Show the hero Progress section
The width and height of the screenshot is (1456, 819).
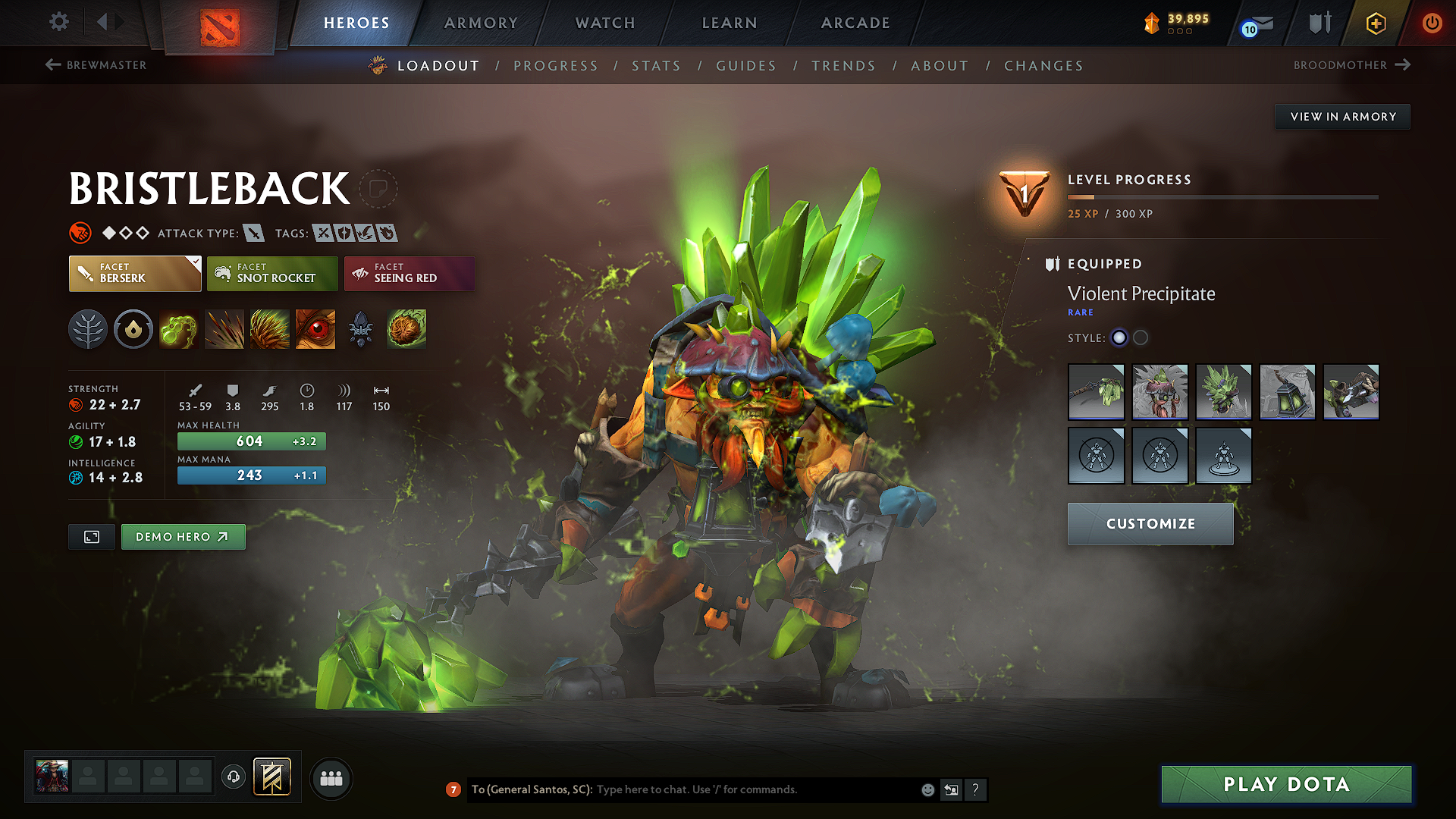pos(556,66)
